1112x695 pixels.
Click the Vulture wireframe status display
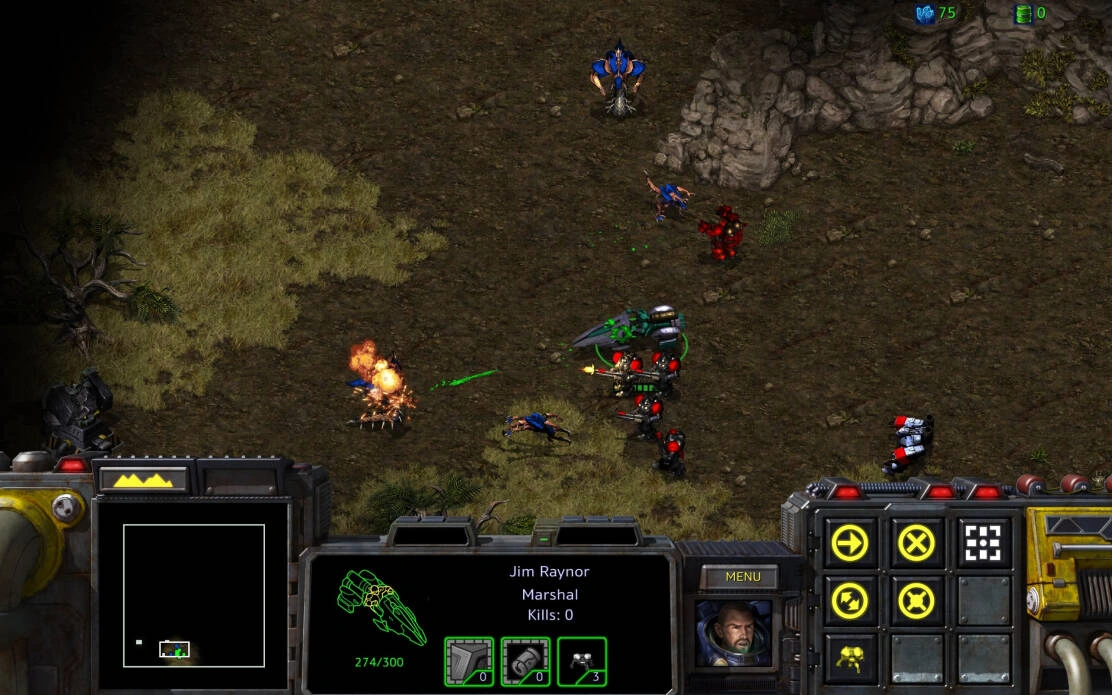coord(381,608)
